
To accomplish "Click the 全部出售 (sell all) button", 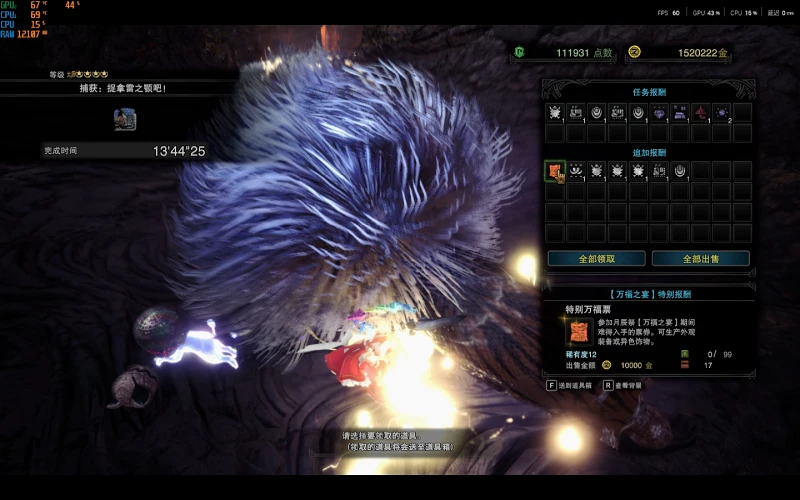I will (700, 258).
